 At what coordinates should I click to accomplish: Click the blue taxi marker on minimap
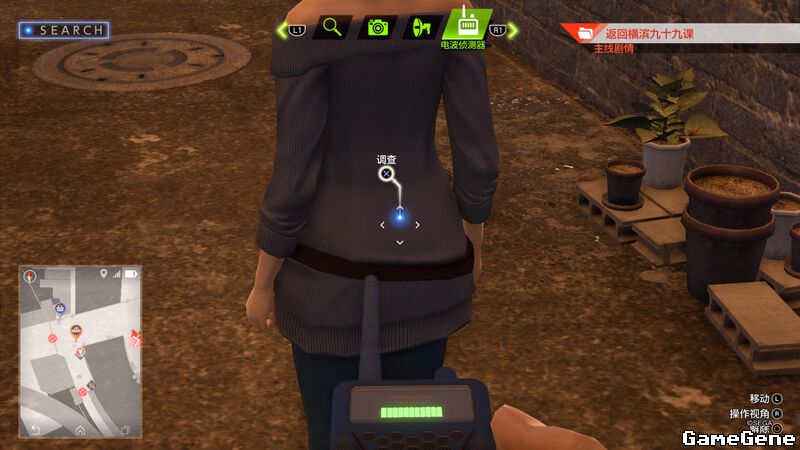tap(60, 308)
